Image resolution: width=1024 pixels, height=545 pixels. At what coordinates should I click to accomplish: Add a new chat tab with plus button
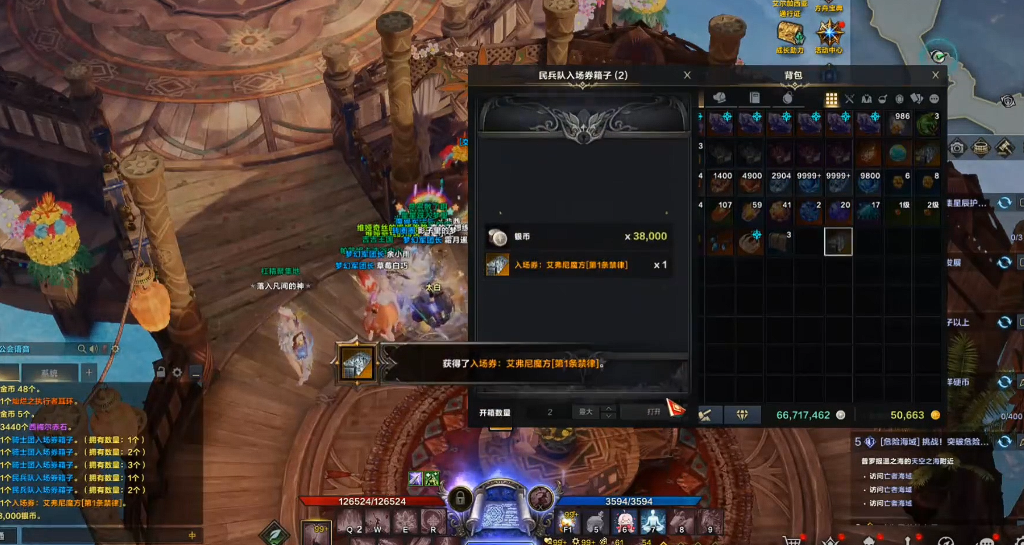pos(88,373)
